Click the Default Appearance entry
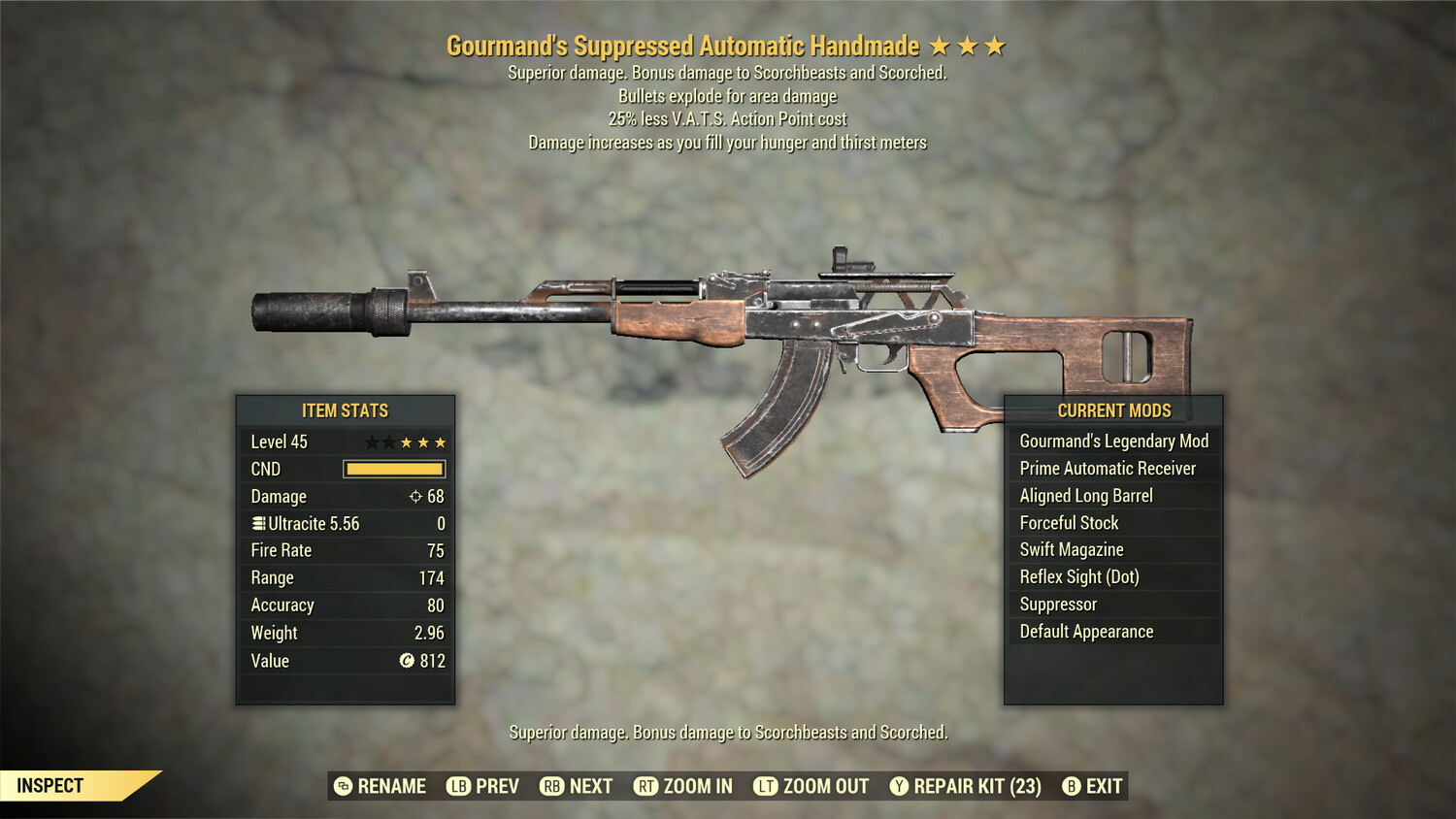 1086,632
